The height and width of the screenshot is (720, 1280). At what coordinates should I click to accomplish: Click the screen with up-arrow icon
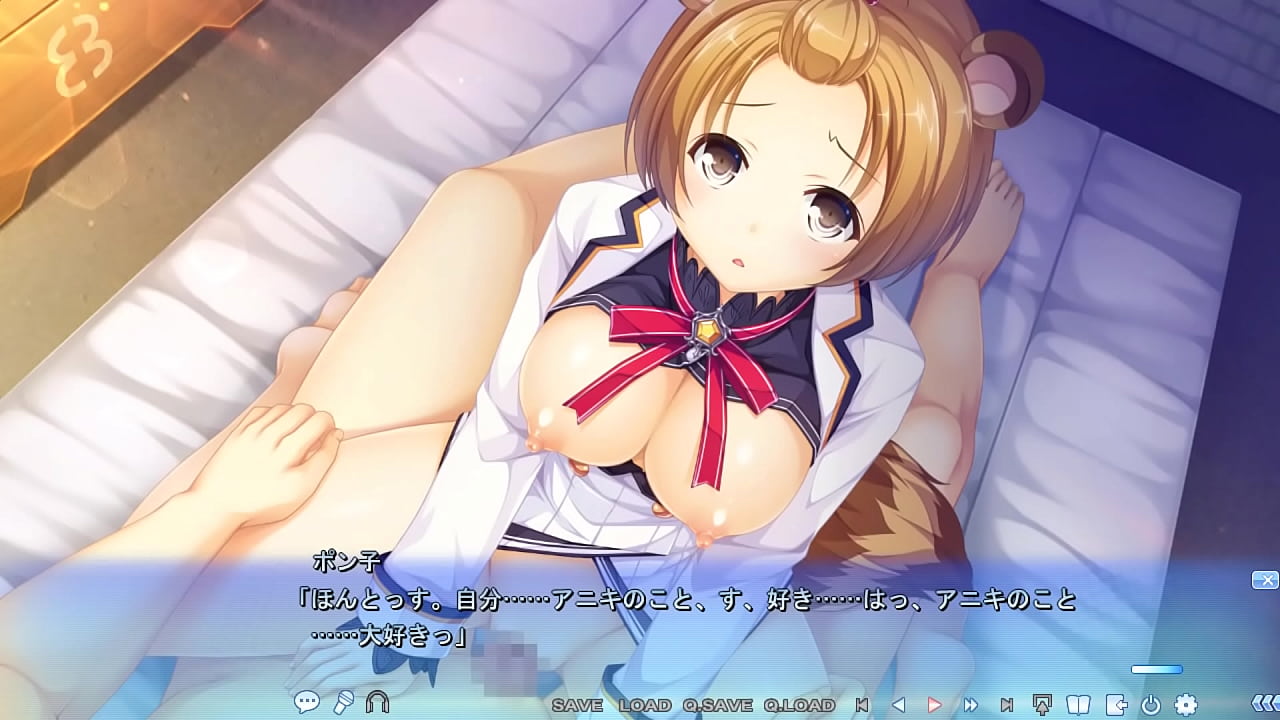coord(1043,704)
